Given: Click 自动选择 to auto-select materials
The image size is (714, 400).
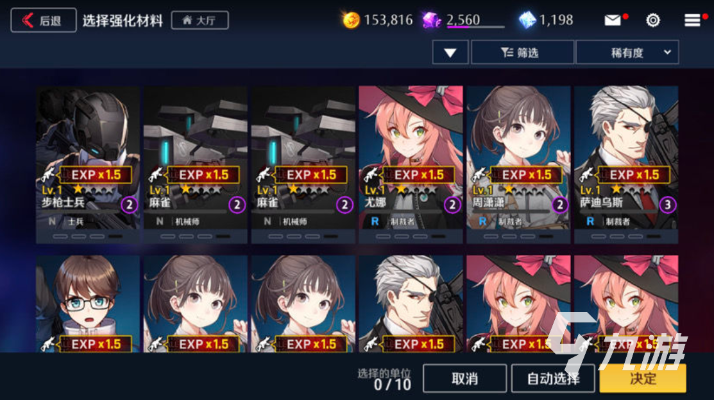Looking at the screenshot, I should pos(553,378).
